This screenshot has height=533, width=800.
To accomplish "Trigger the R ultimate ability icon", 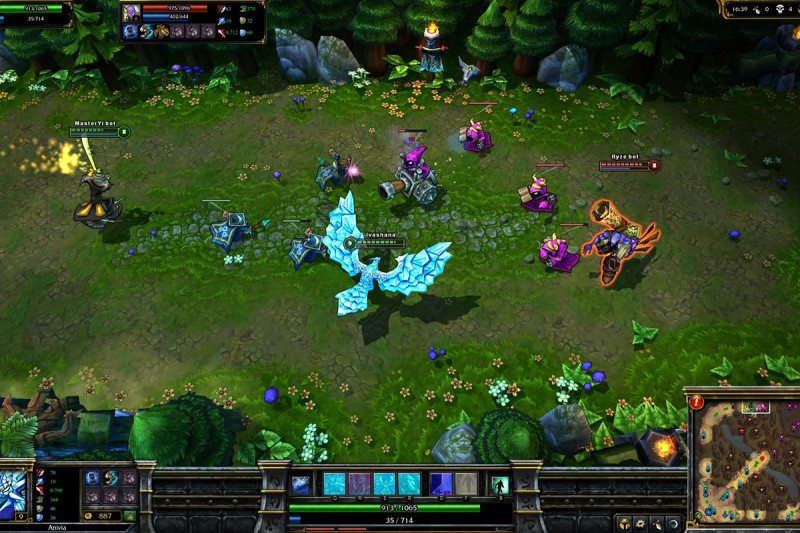I will tap(409, 484).
